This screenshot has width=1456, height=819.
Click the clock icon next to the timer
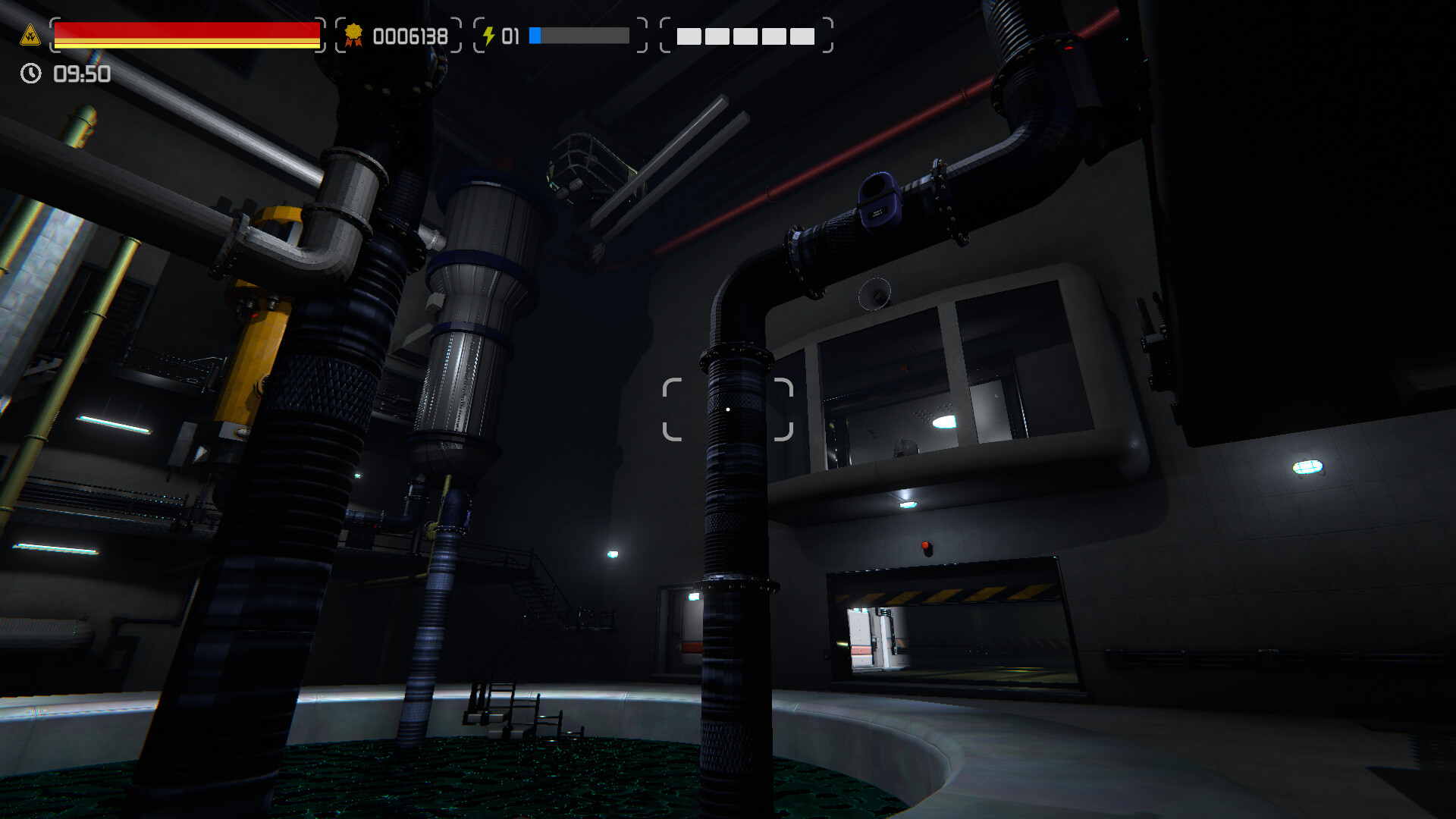click(30, 74)
